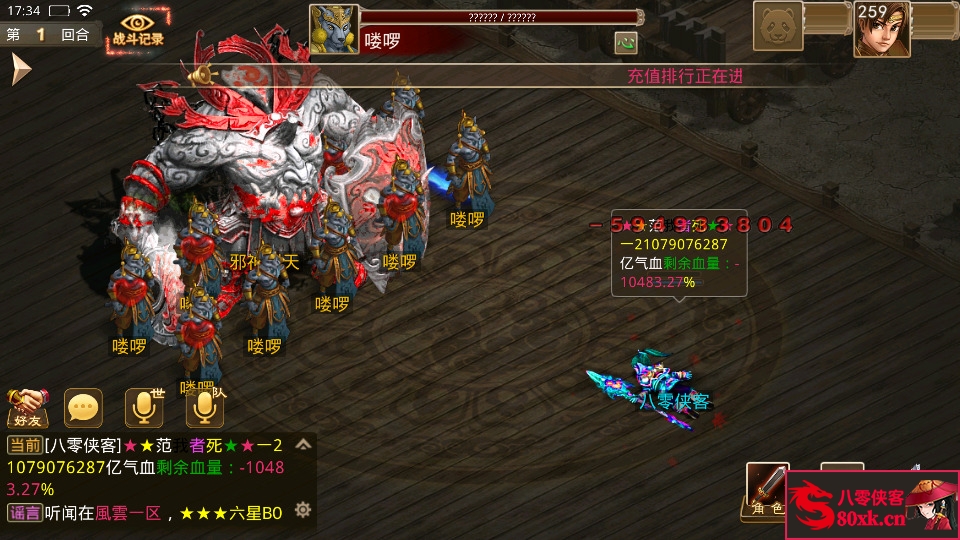The height and width of the screenshot is (540, 960).
Task: Open chat settings gear icon
Action: point(303,511)
